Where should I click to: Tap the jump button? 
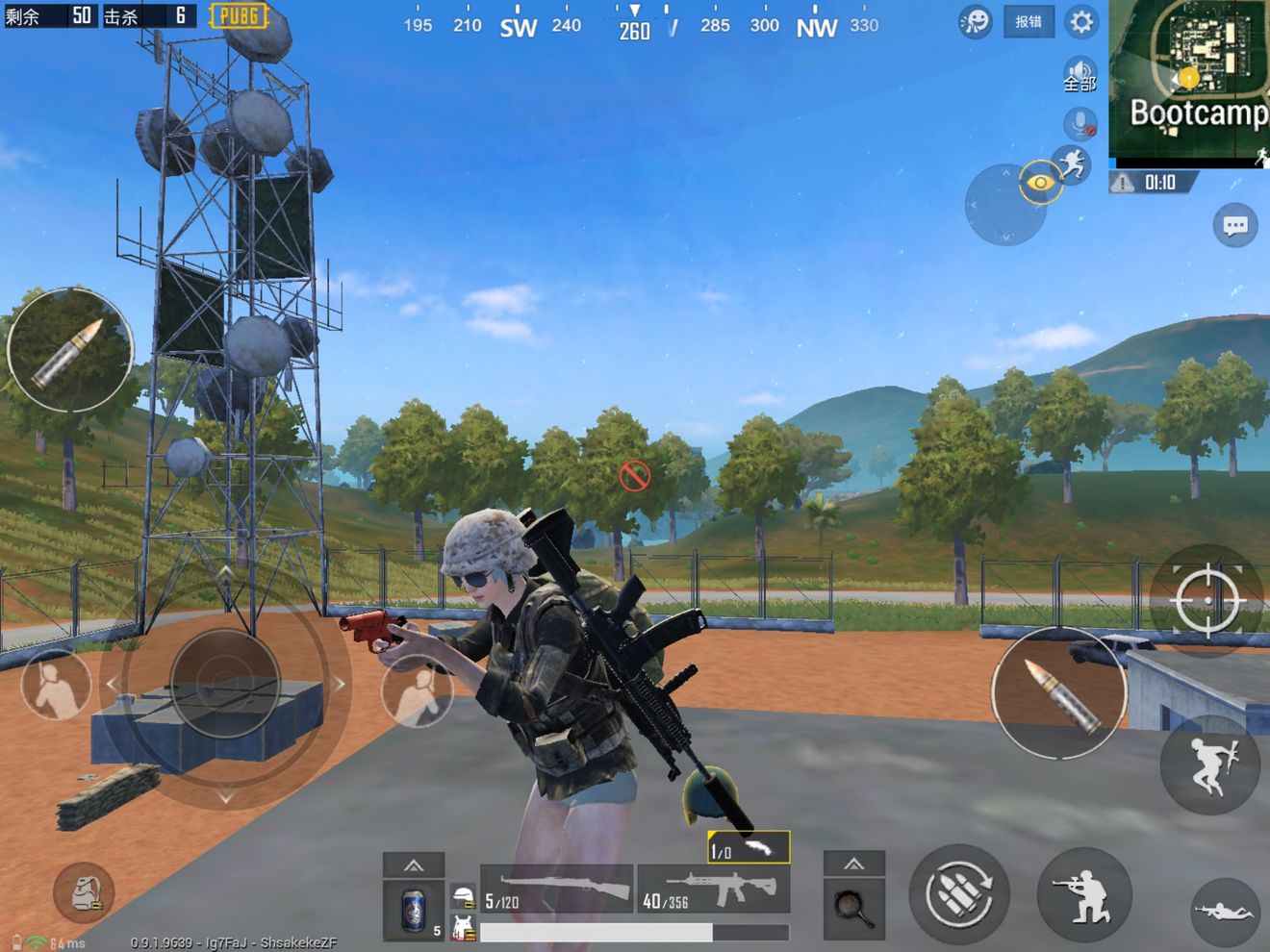pos(1210,764)
